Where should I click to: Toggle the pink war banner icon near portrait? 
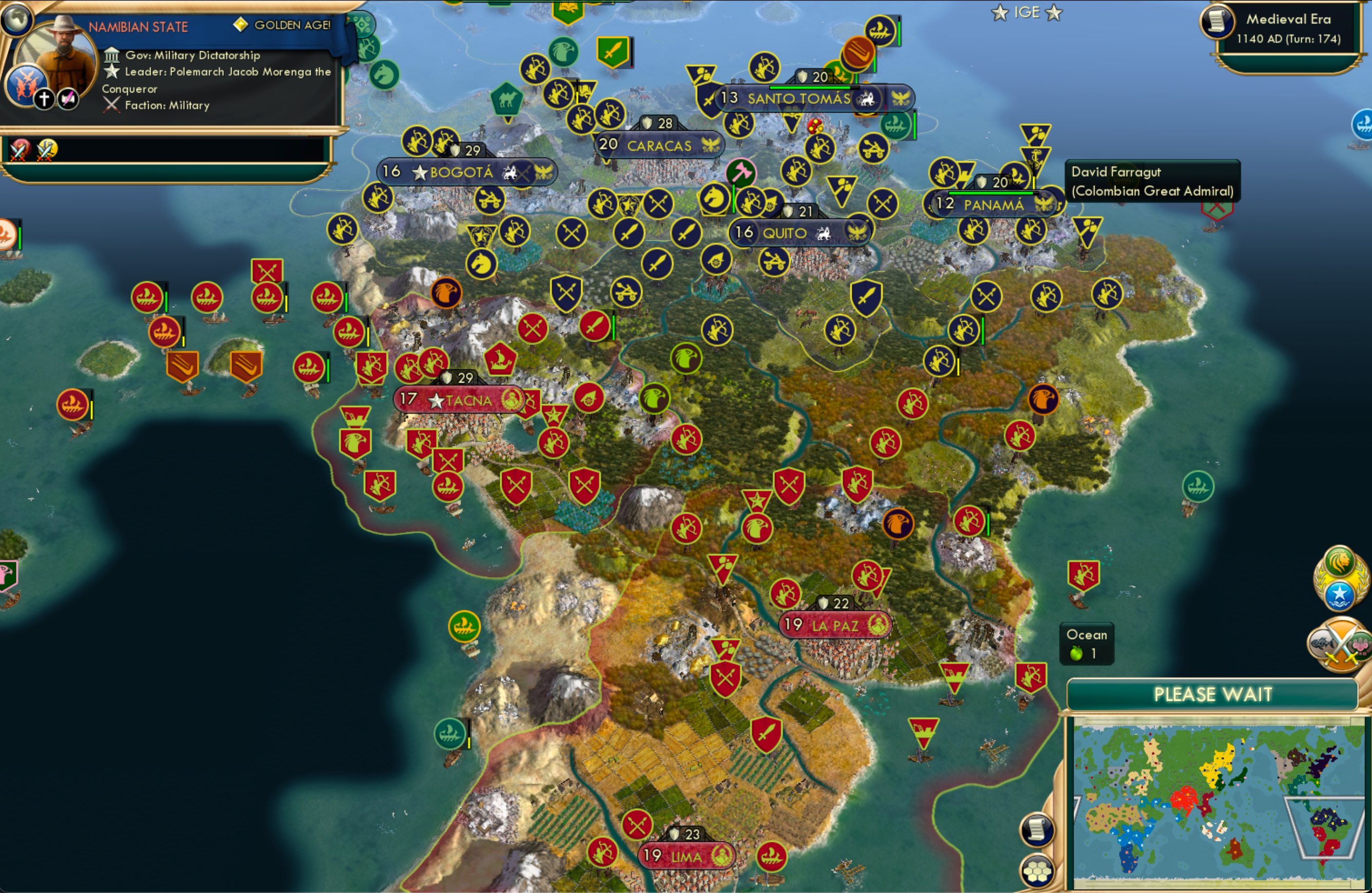[67, 98]
